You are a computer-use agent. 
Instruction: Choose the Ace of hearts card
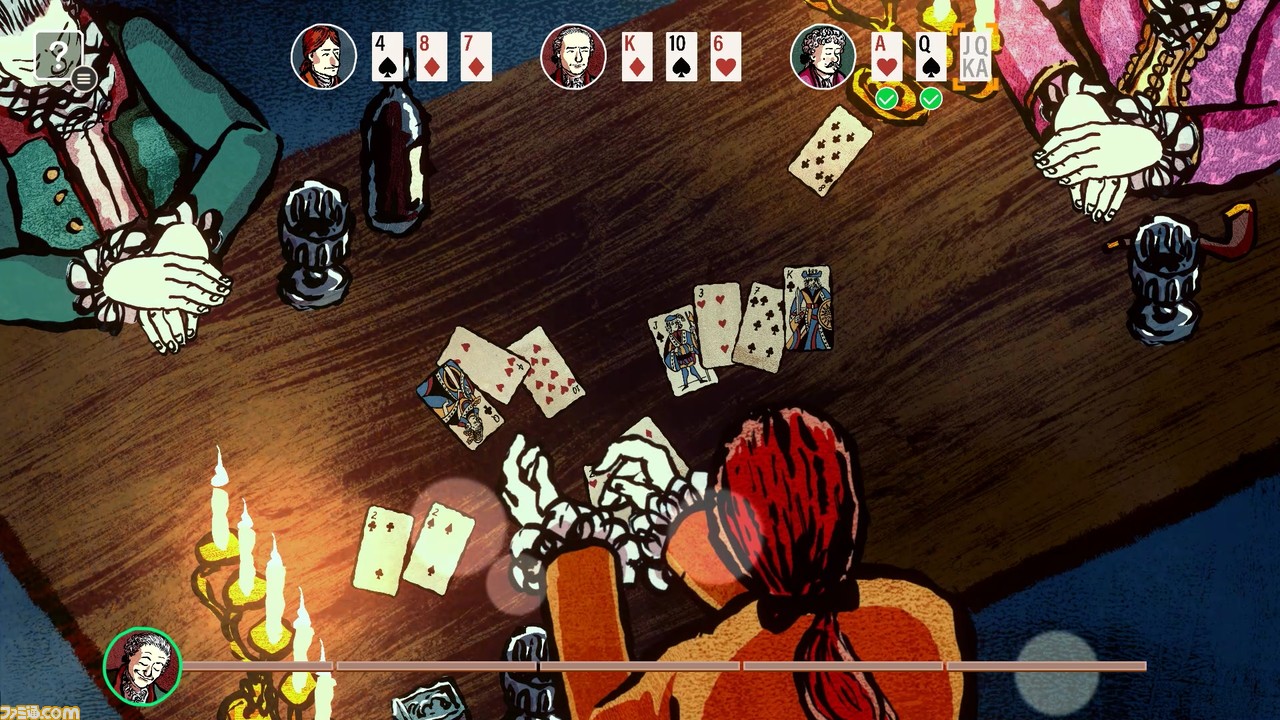(886, 57)
